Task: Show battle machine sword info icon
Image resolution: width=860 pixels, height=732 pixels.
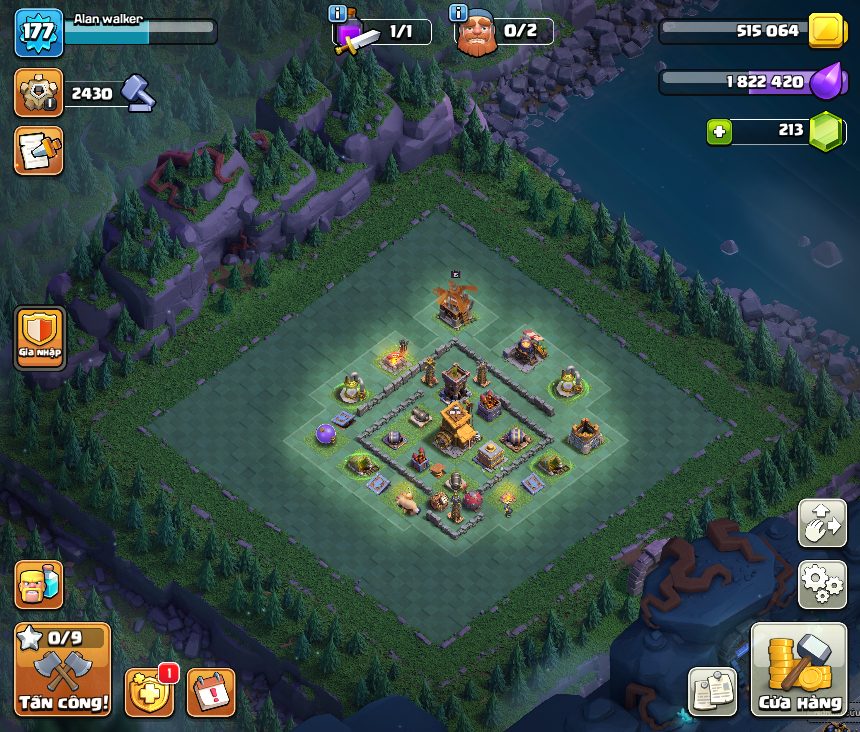Action: (338, 13)
